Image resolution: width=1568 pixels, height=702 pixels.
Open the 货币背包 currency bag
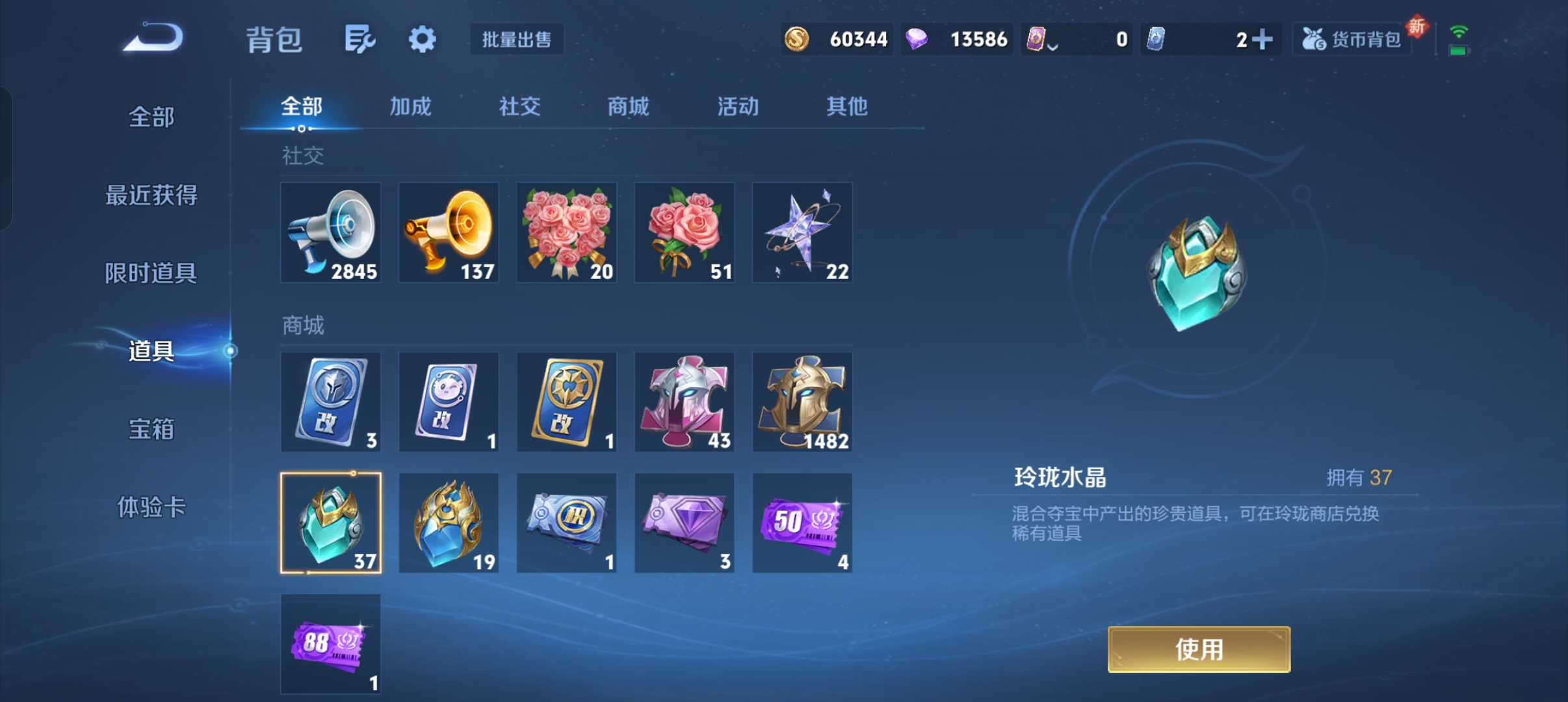[x=1352, y=40]
